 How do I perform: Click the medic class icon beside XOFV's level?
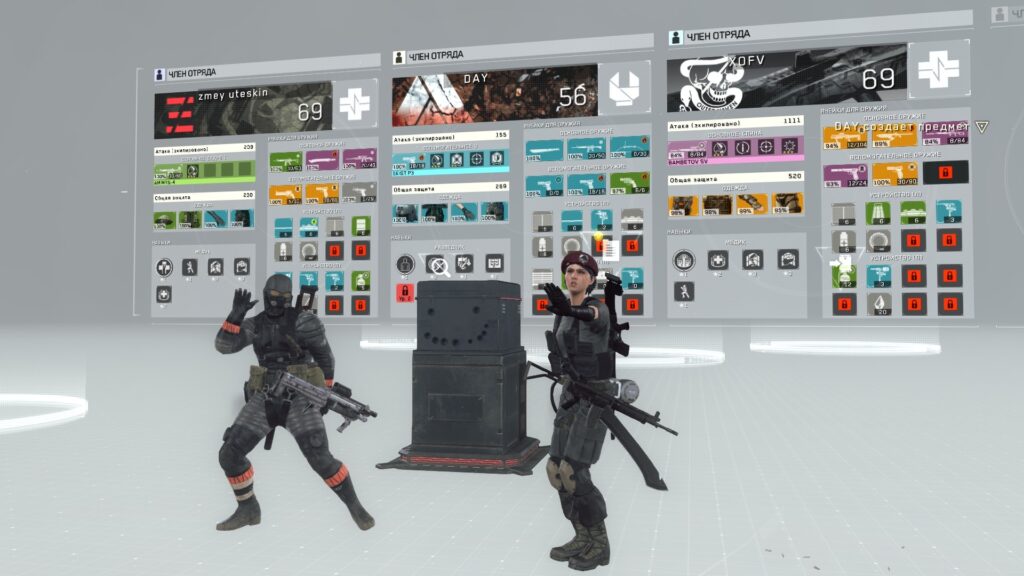[938, 70]
